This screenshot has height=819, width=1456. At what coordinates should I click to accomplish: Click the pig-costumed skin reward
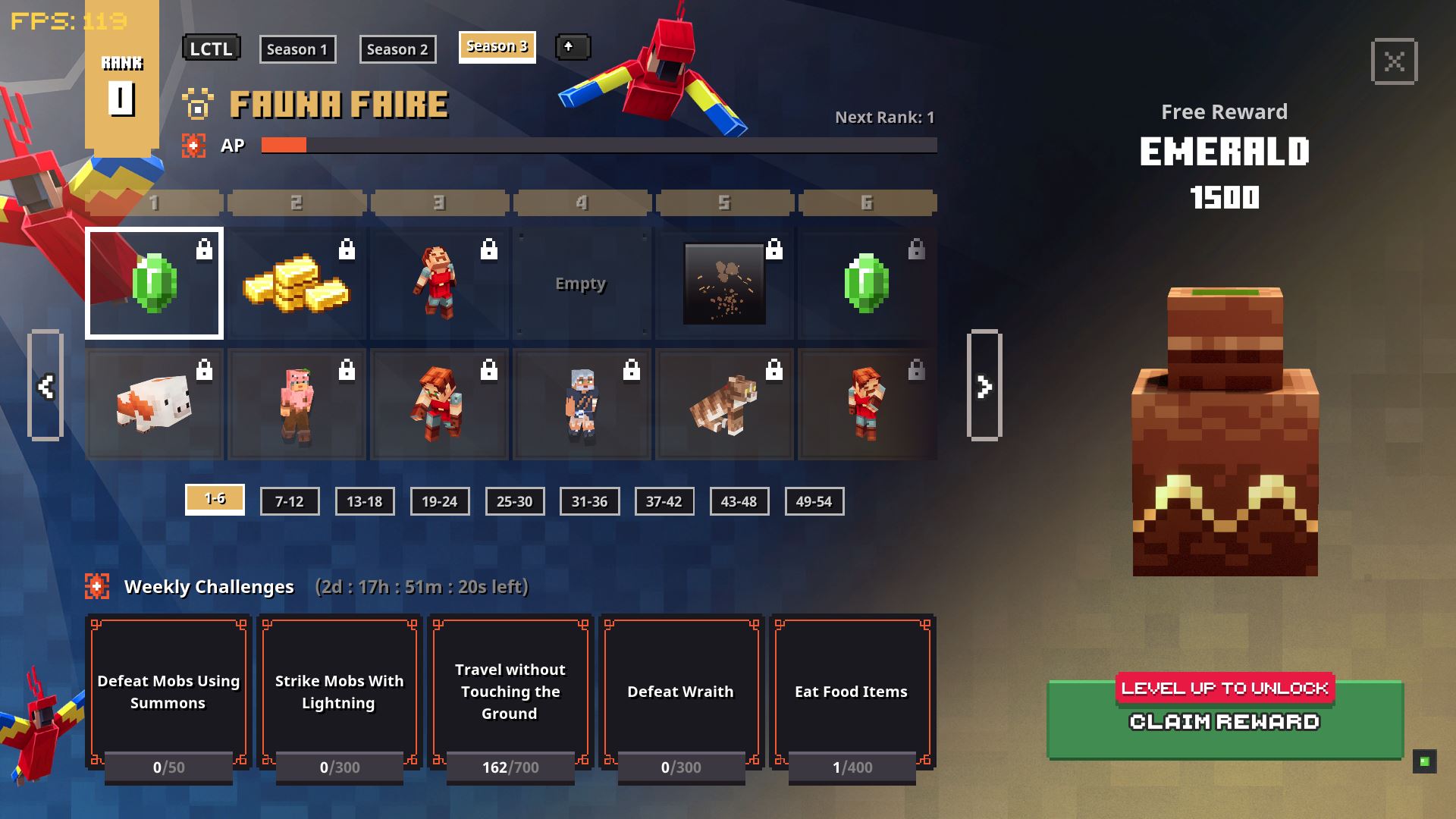pos(297,404)
